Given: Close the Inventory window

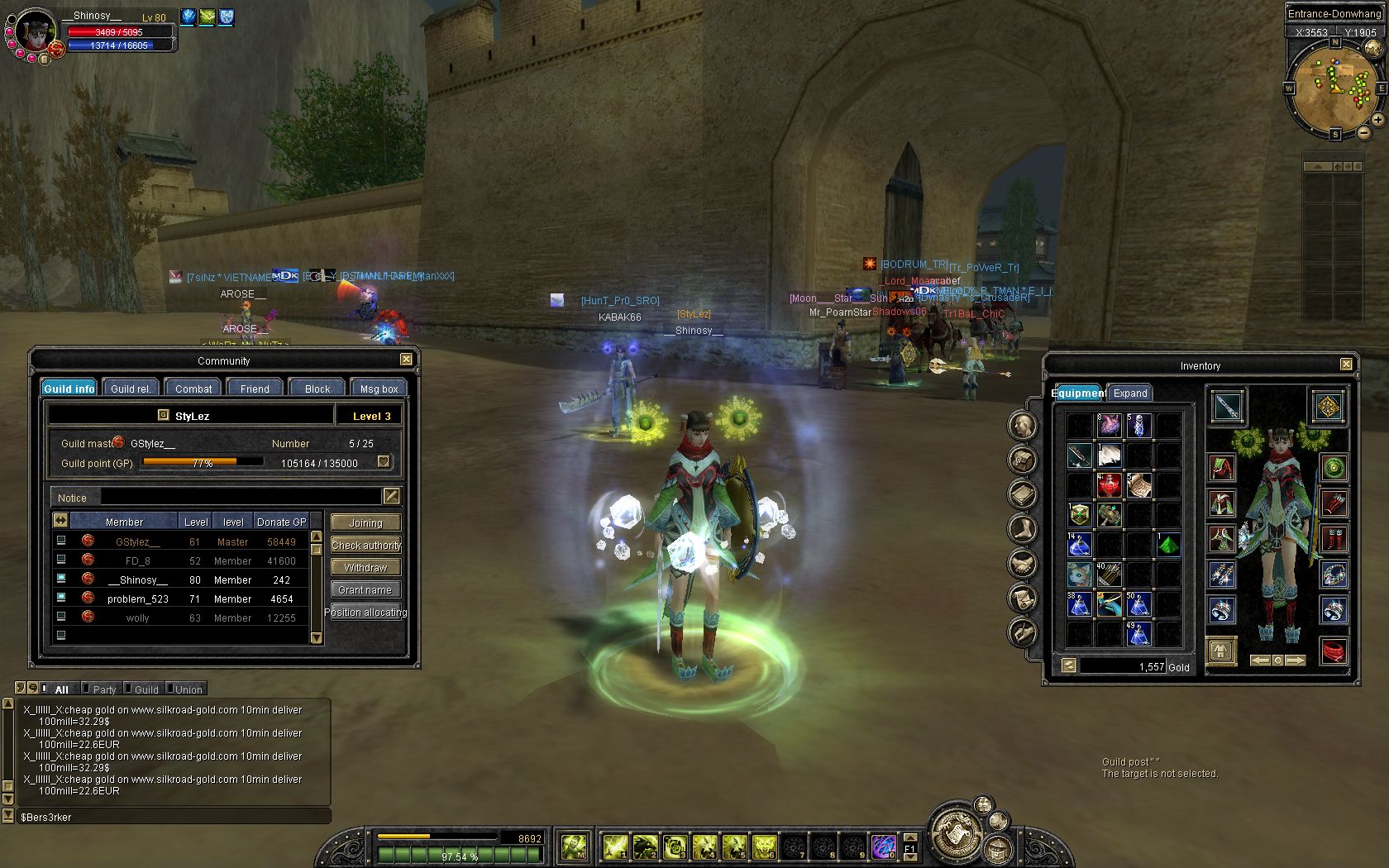Looking at the screenshot, I should tap(1346, 365).
